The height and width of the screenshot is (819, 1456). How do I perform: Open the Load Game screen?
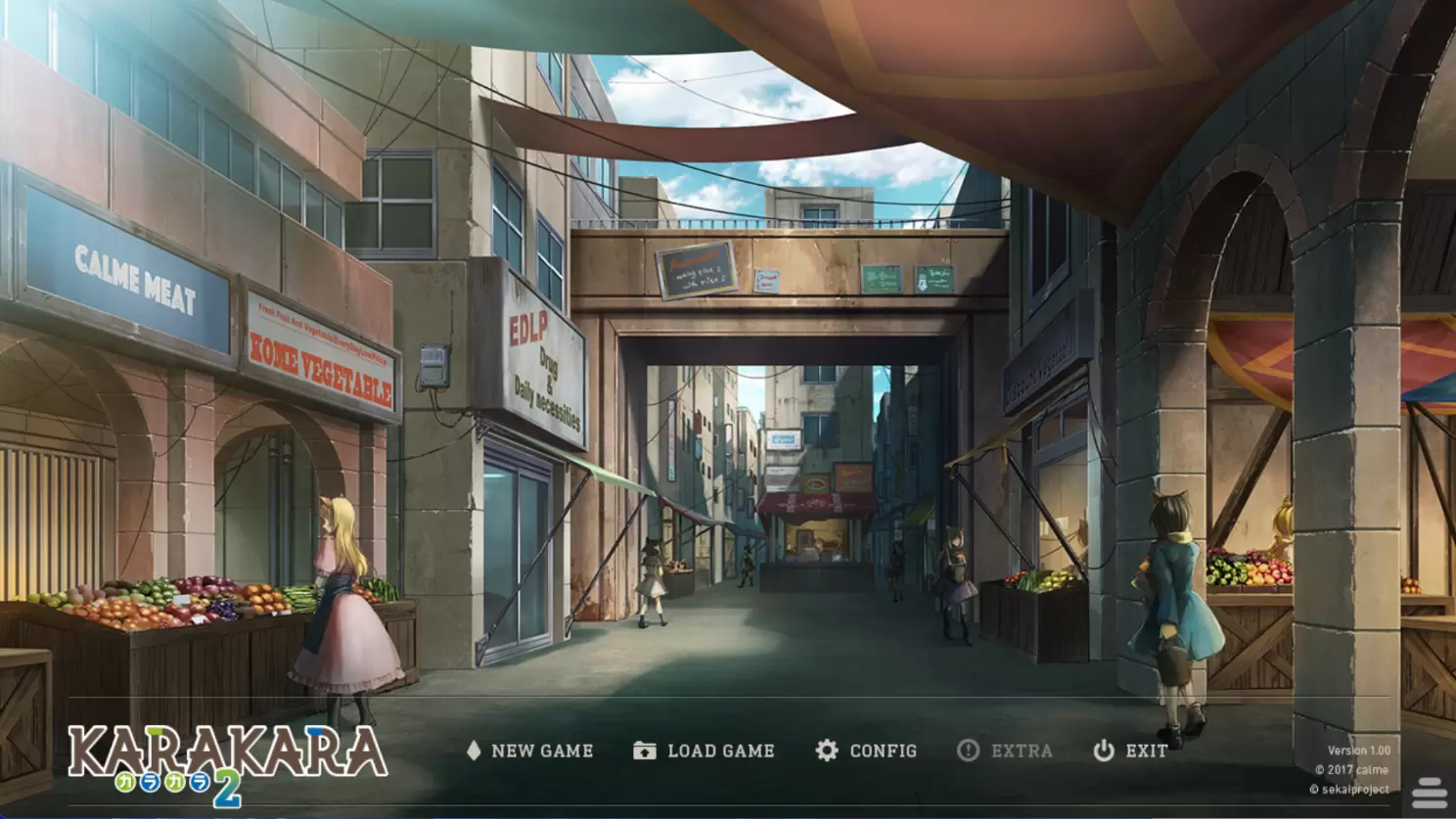point(705,751)
